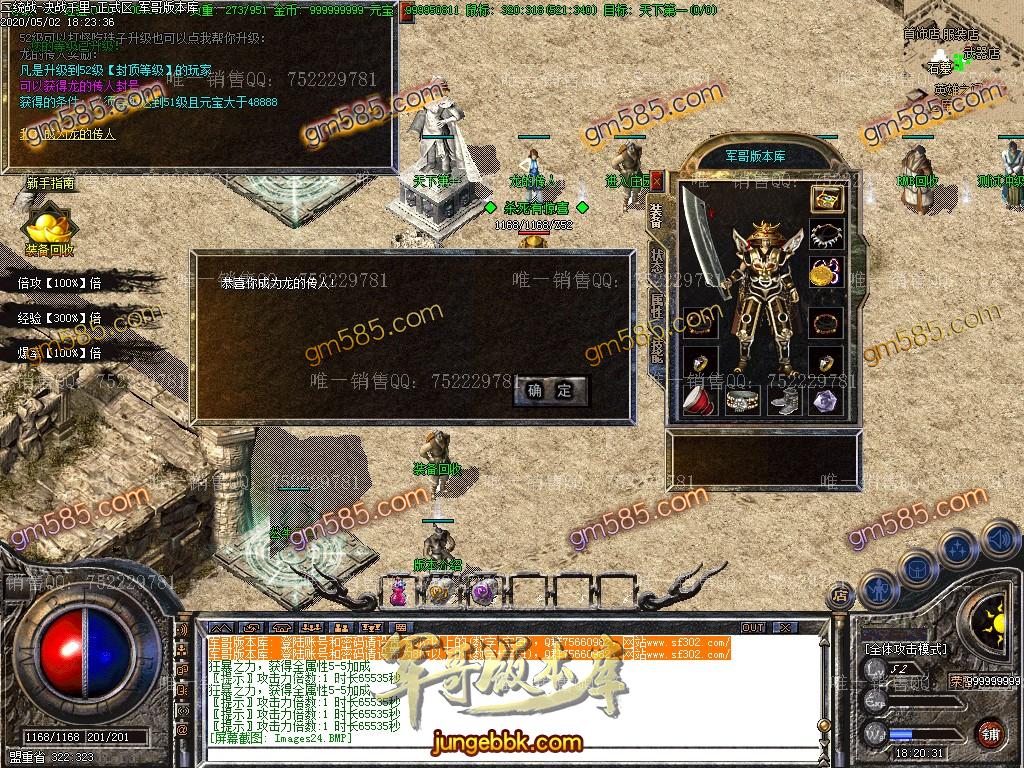Select the spiked necklace equipment slot
1024x768 pixels.
pos(826,236)
